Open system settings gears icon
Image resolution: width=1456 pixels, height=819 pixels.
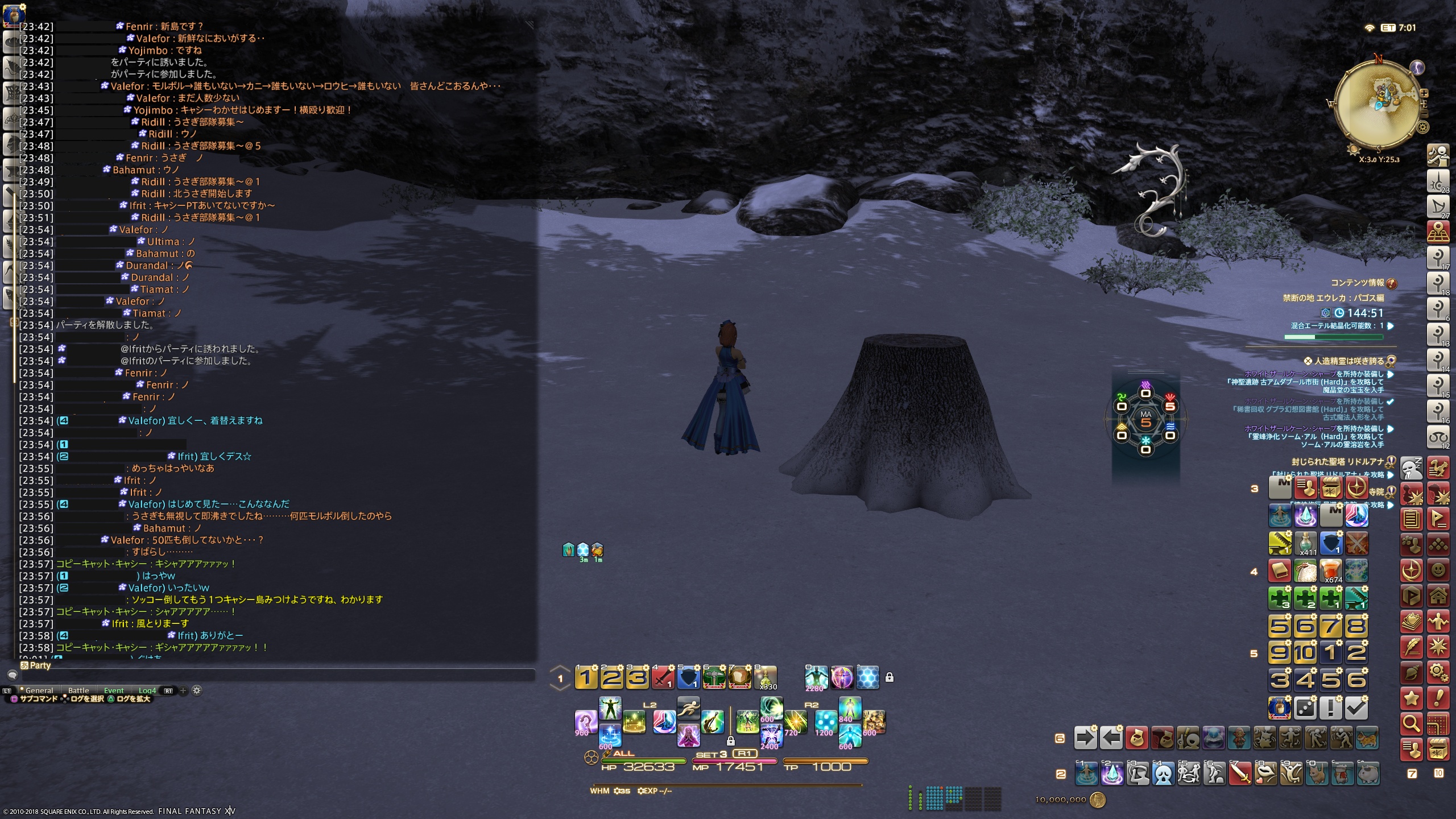(x=1438, y=673)
